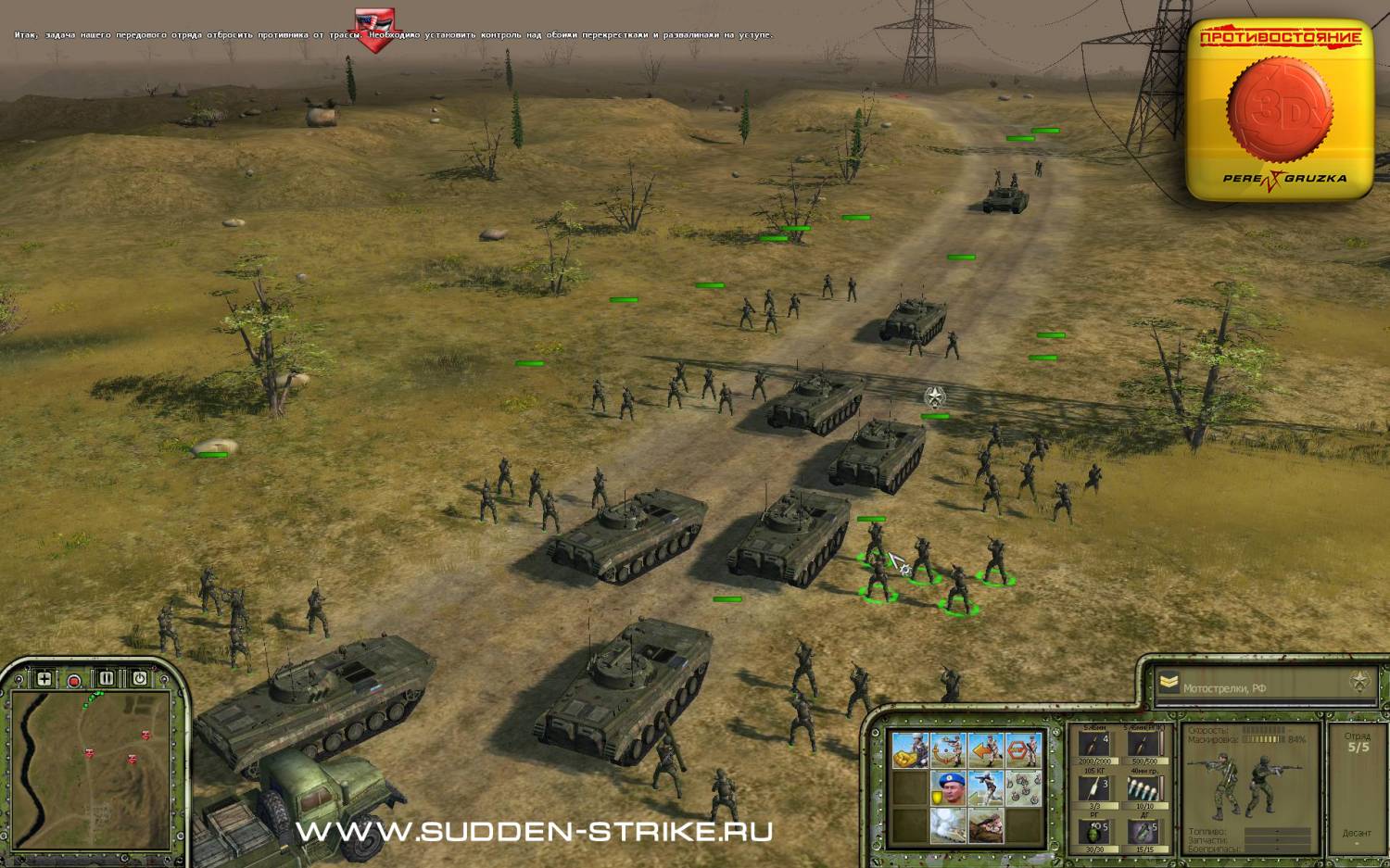The height and width of the screenshot is (868, 1390).
Task: Activate the smoke cloud ability icon
Action: pyautogui.click(x=948, y=824)
